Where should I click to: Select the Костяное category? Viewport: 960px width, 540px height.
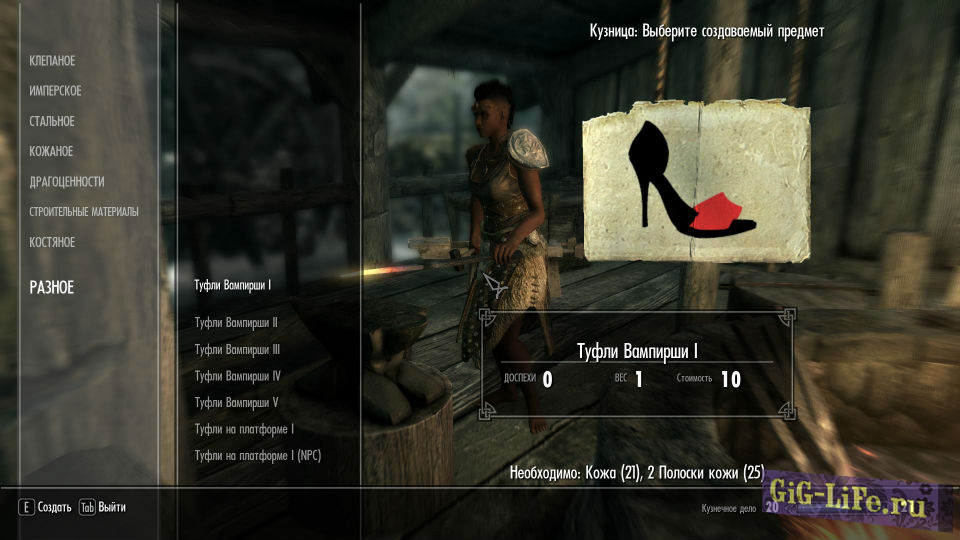(52, 242)
